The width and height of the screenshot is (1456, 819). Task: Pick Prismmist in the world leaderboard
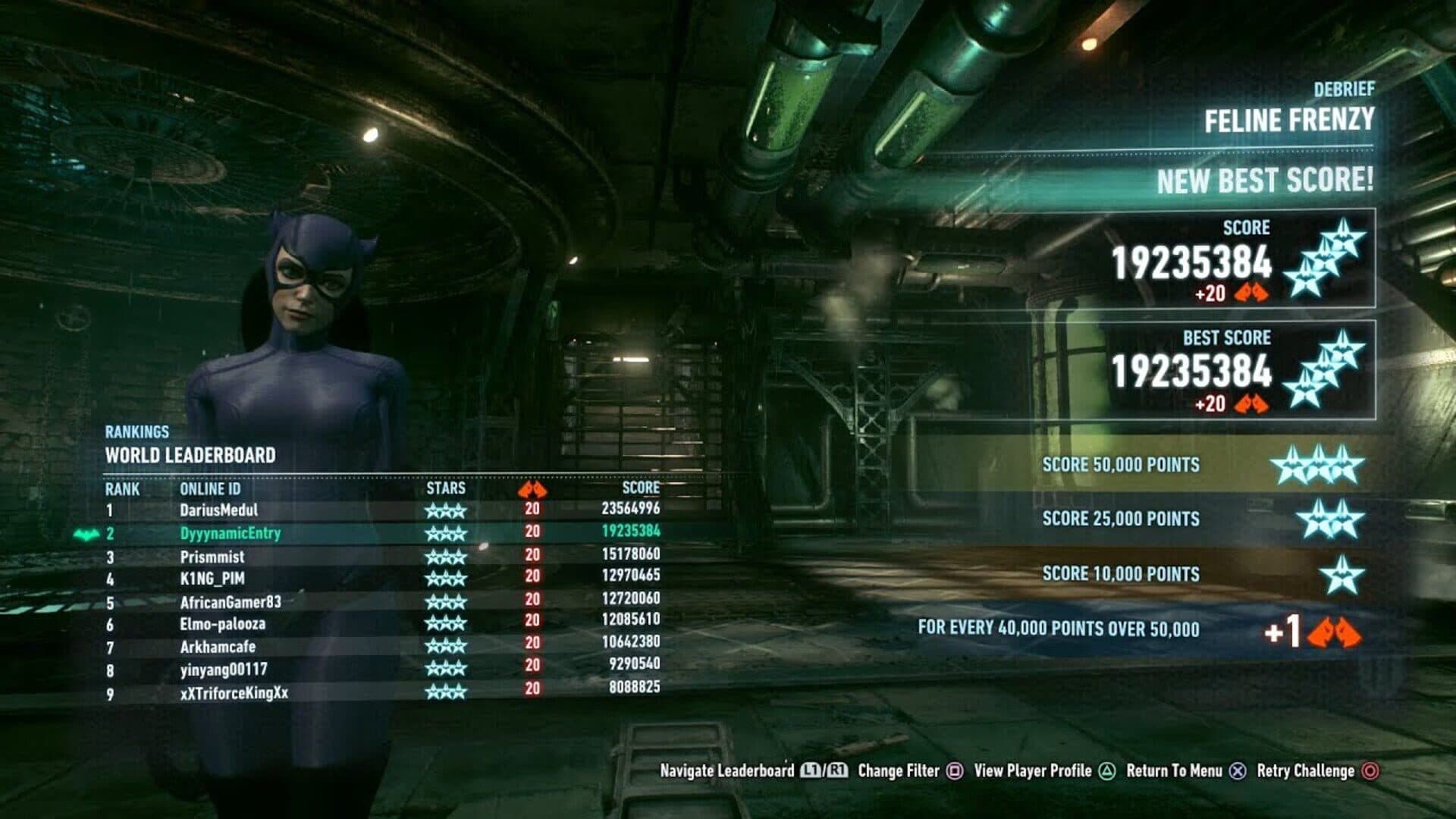[212, 557]
